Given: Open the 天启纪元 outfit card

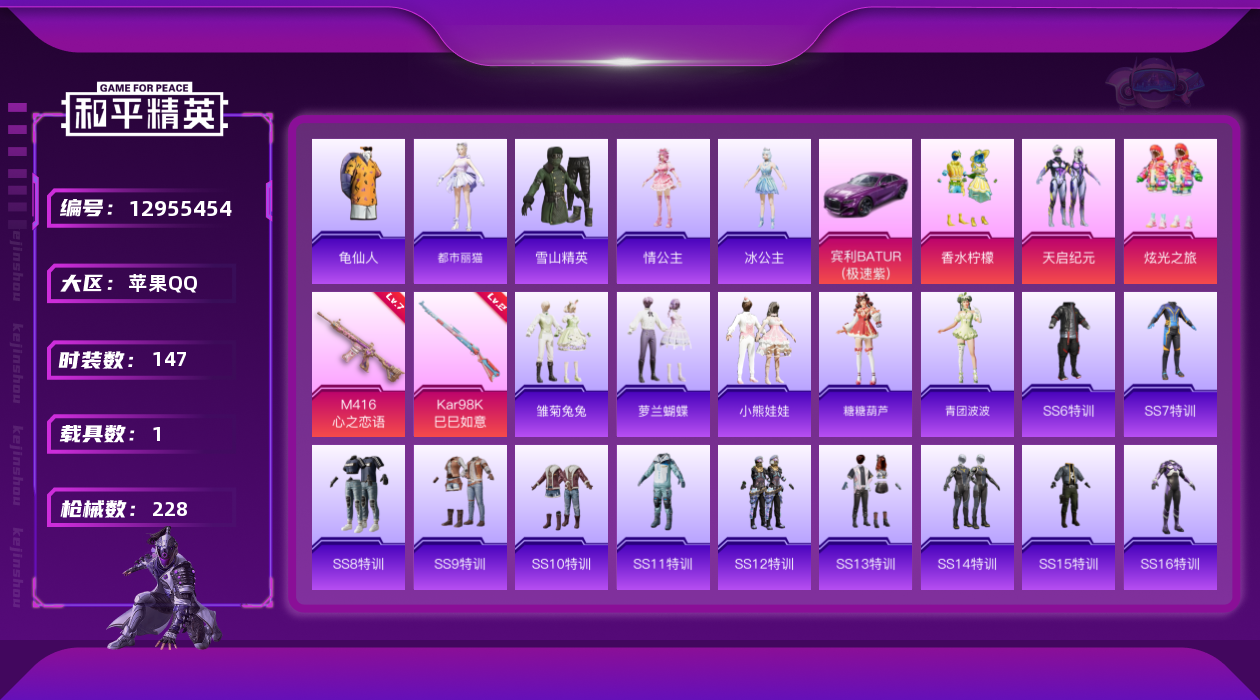Looking at the screenshot, I should [x=1068, y=211].
